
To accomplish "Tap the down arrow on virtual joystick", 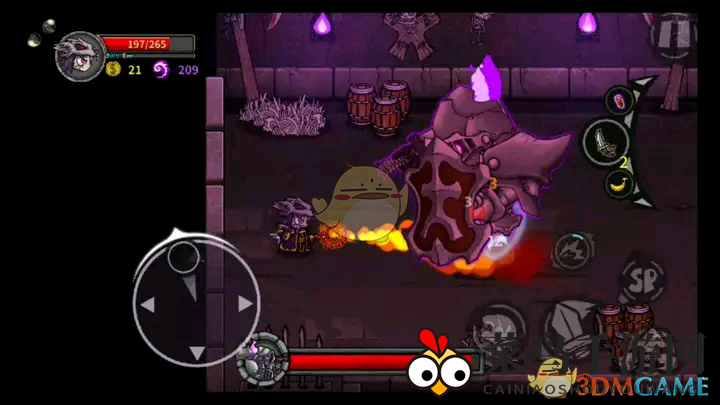I will [197, 352].
